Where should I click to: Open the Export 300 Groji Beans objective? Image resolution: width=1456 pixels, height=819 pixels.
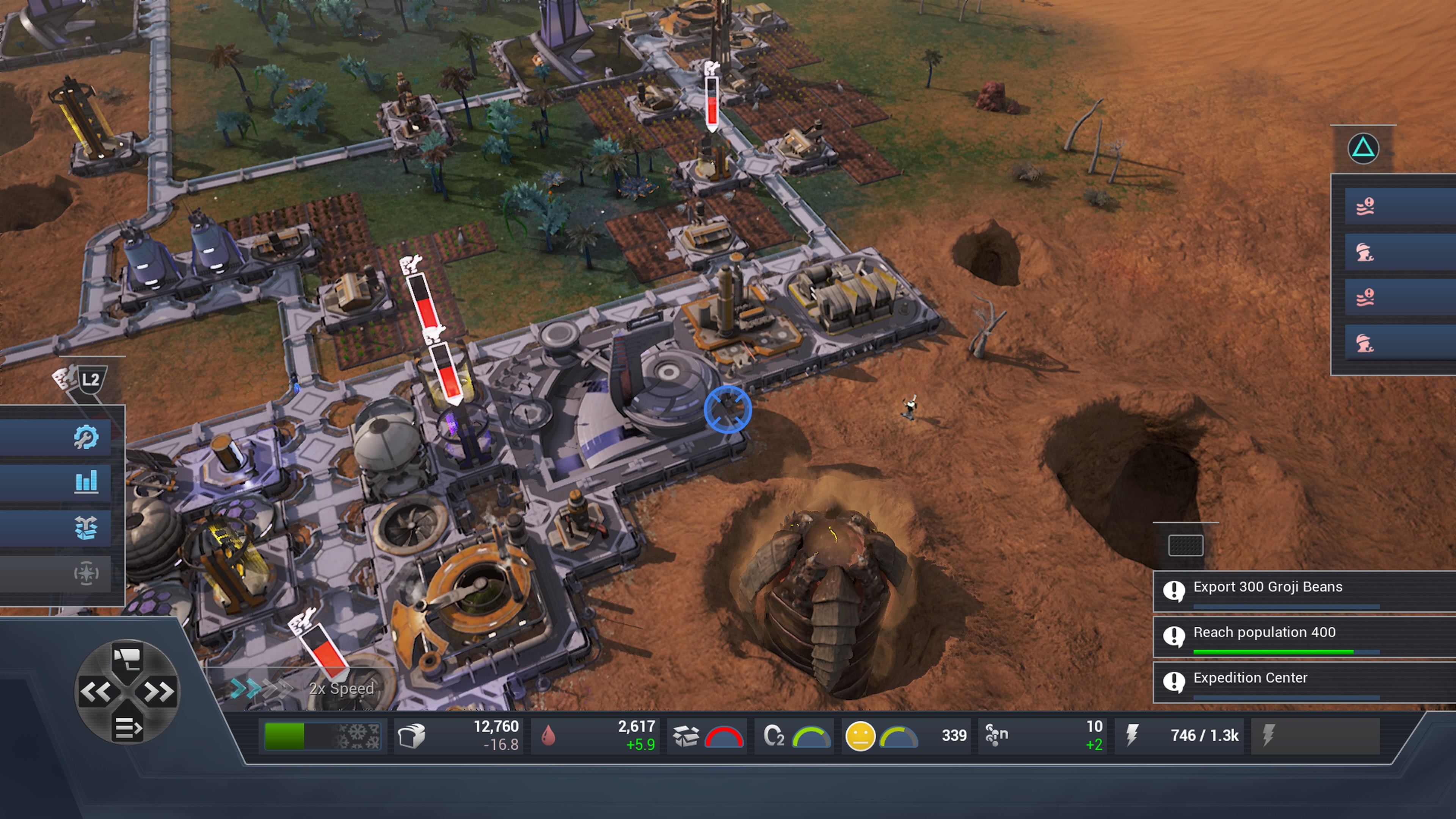point(1267,587)
